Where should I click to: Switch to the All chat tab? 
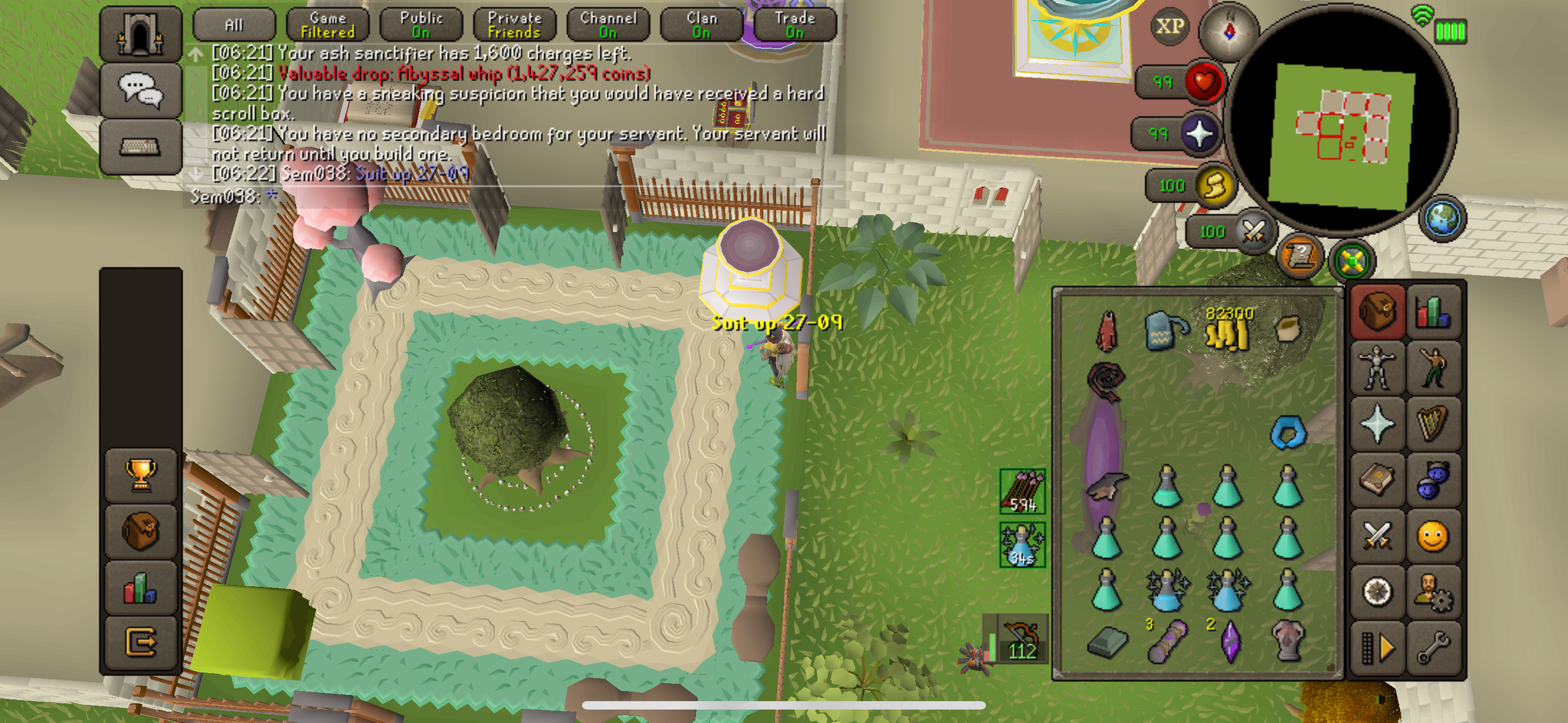click(234, 25)
